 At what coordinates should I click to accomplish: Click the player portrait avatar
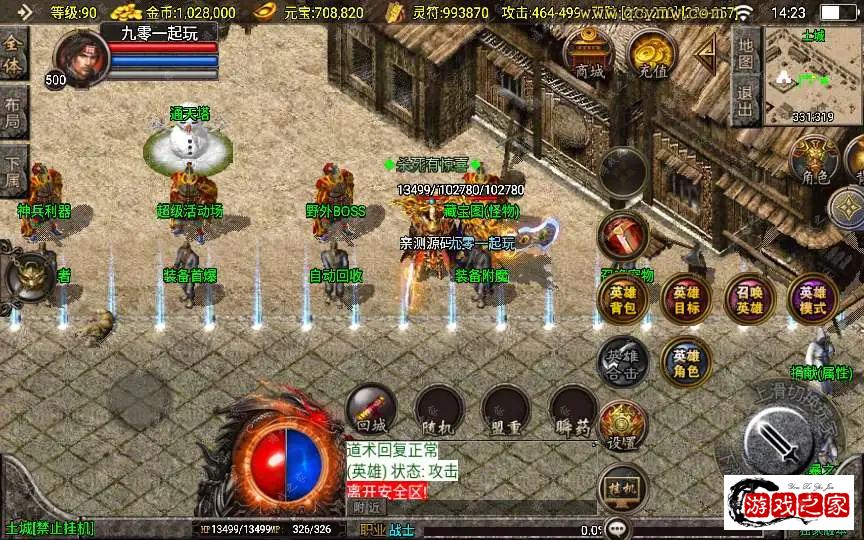click(x=82, y=55)
